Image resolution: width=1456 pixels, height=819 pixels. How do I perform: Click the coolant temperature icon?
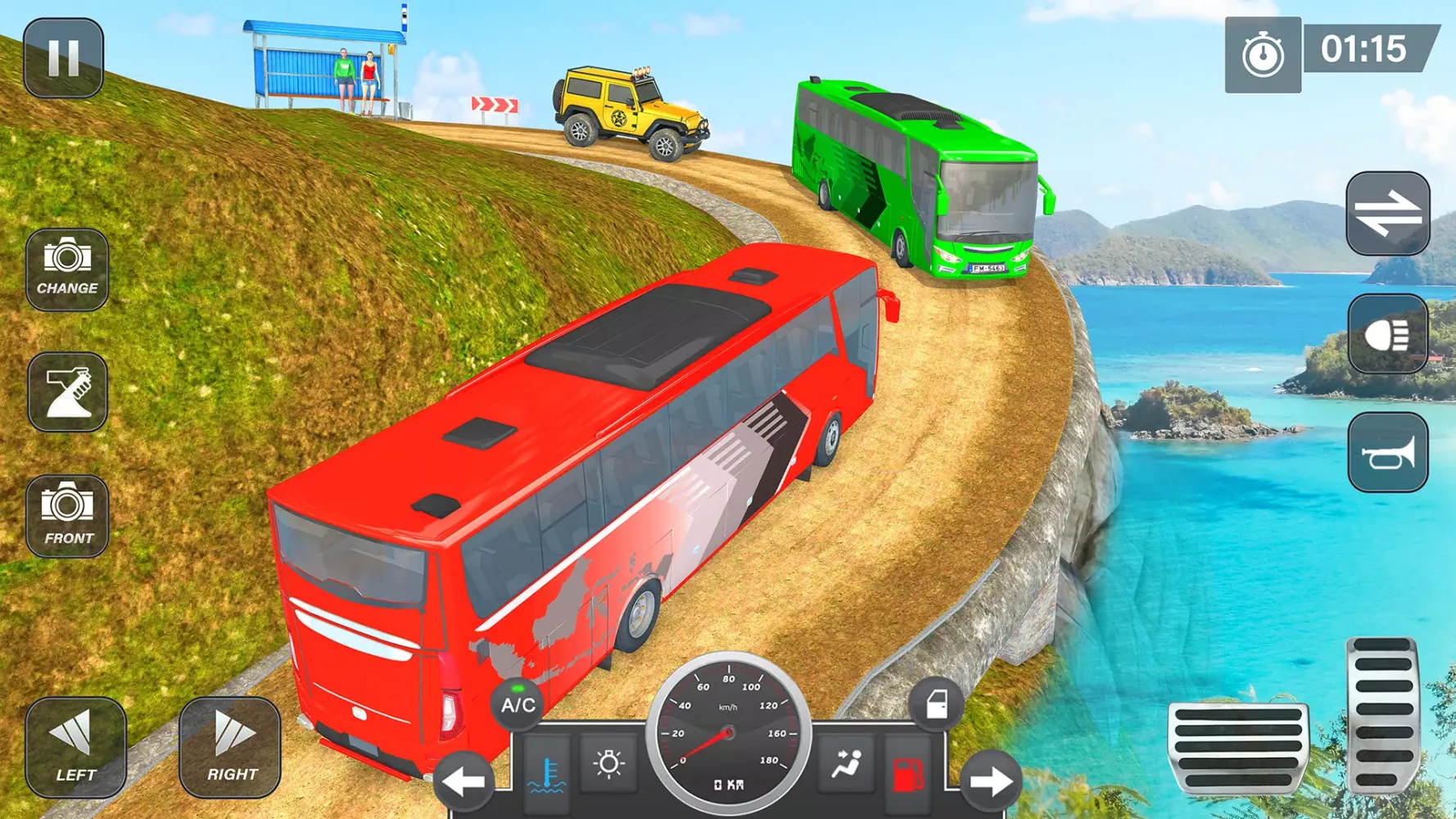pyautogui.click(x=547, y=771)
